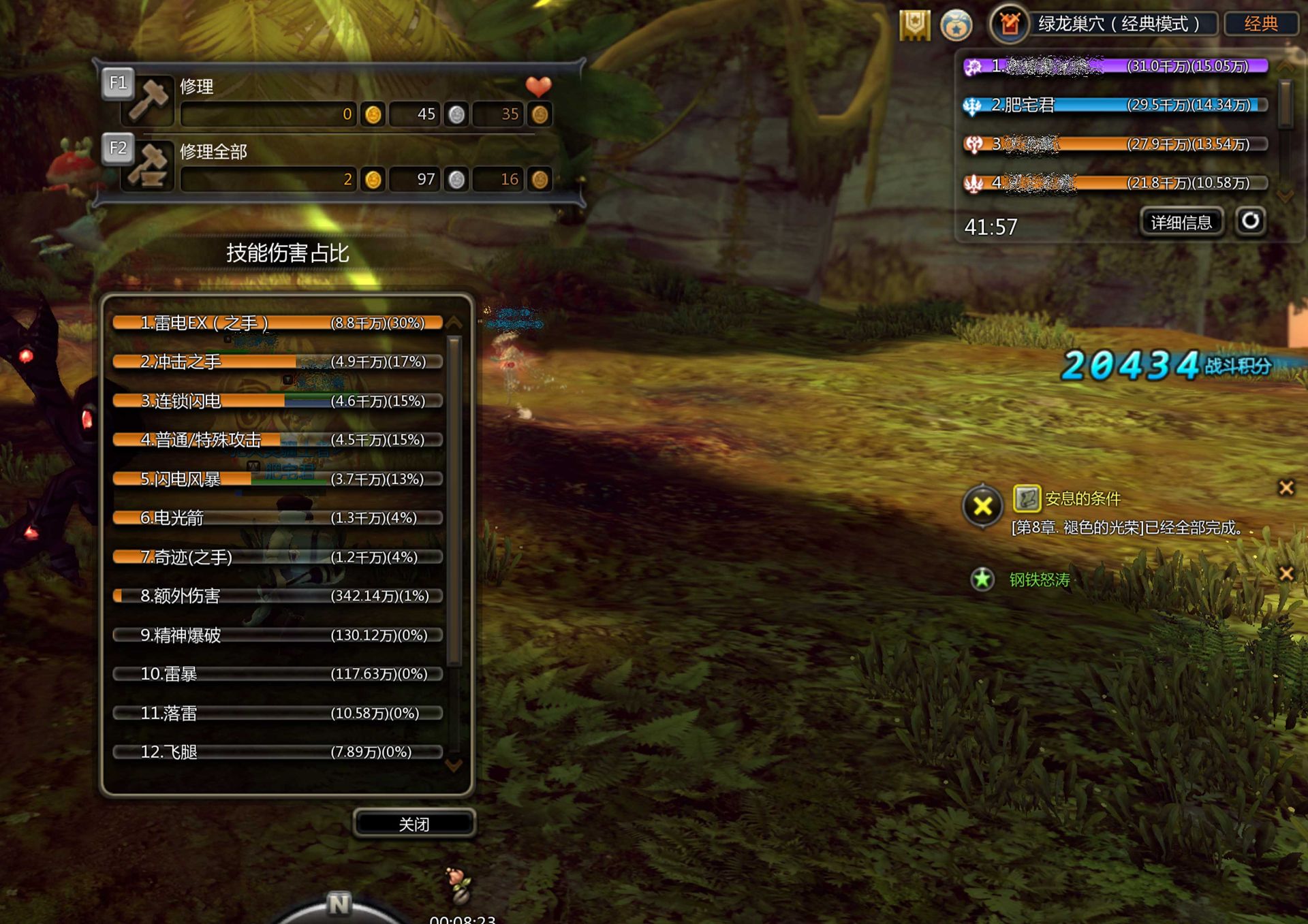The image size is (1308, 924).
Task: Dismiss the 钢铁怒涛 notification
Action: [x=1286, y=573]
